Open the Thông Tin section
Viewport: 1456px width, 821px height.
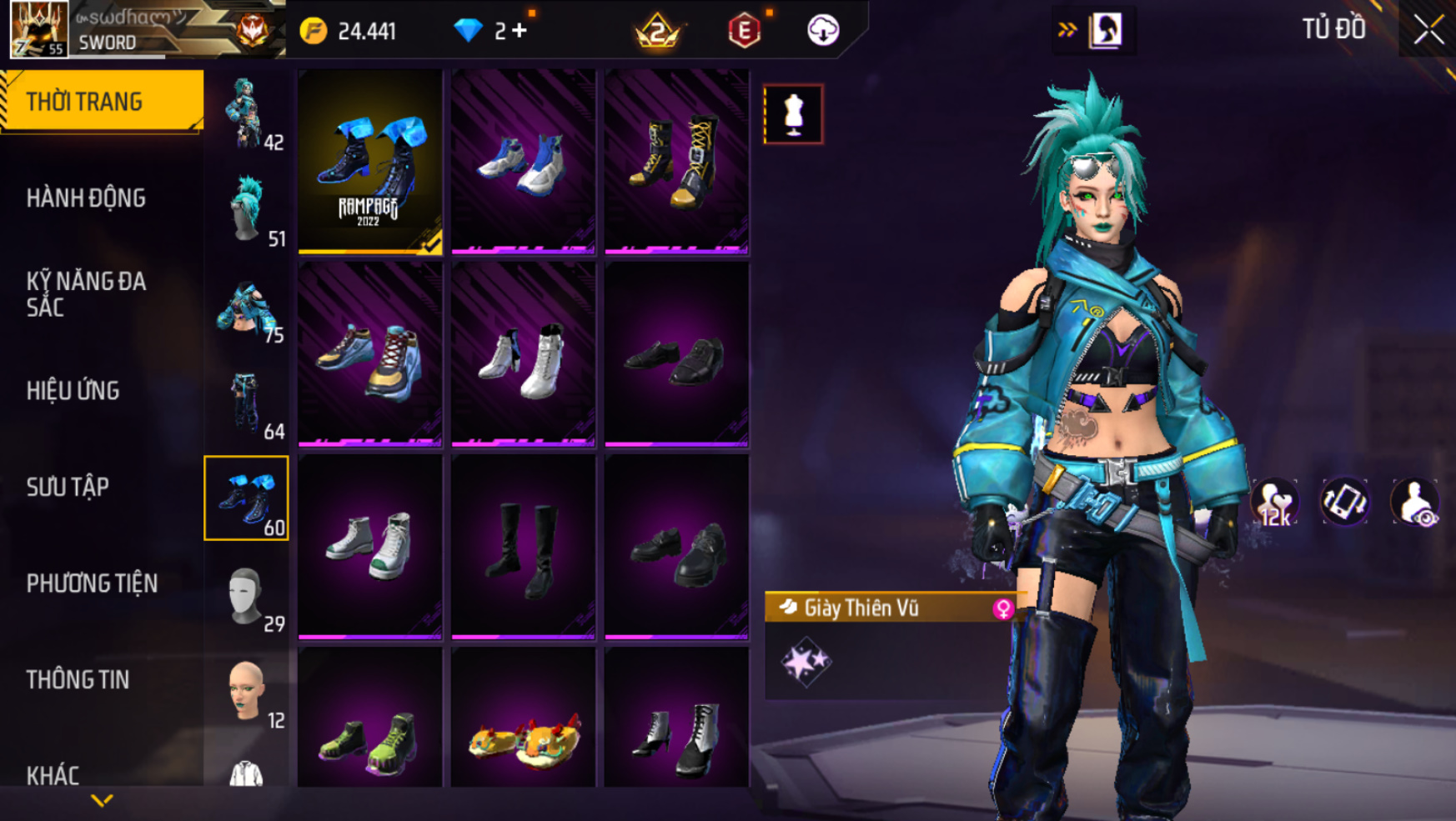(x=78, y=680)
